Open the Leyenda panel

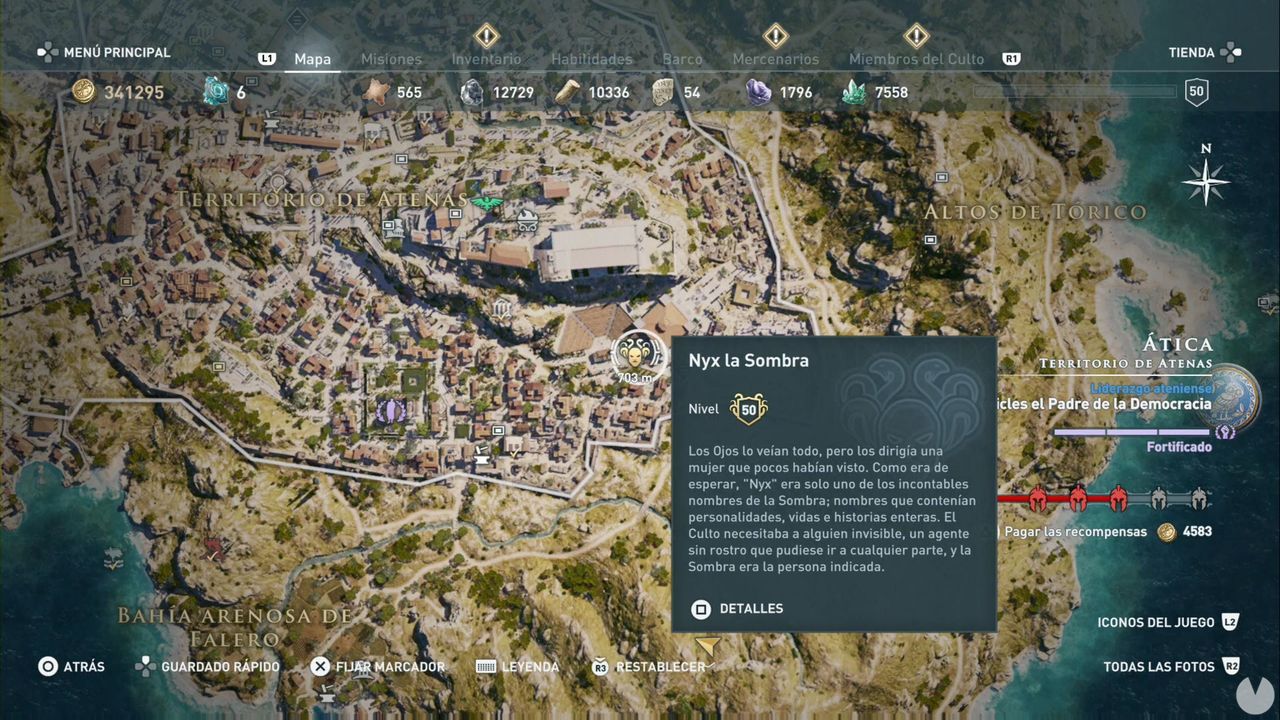click(x=530, y=666)
